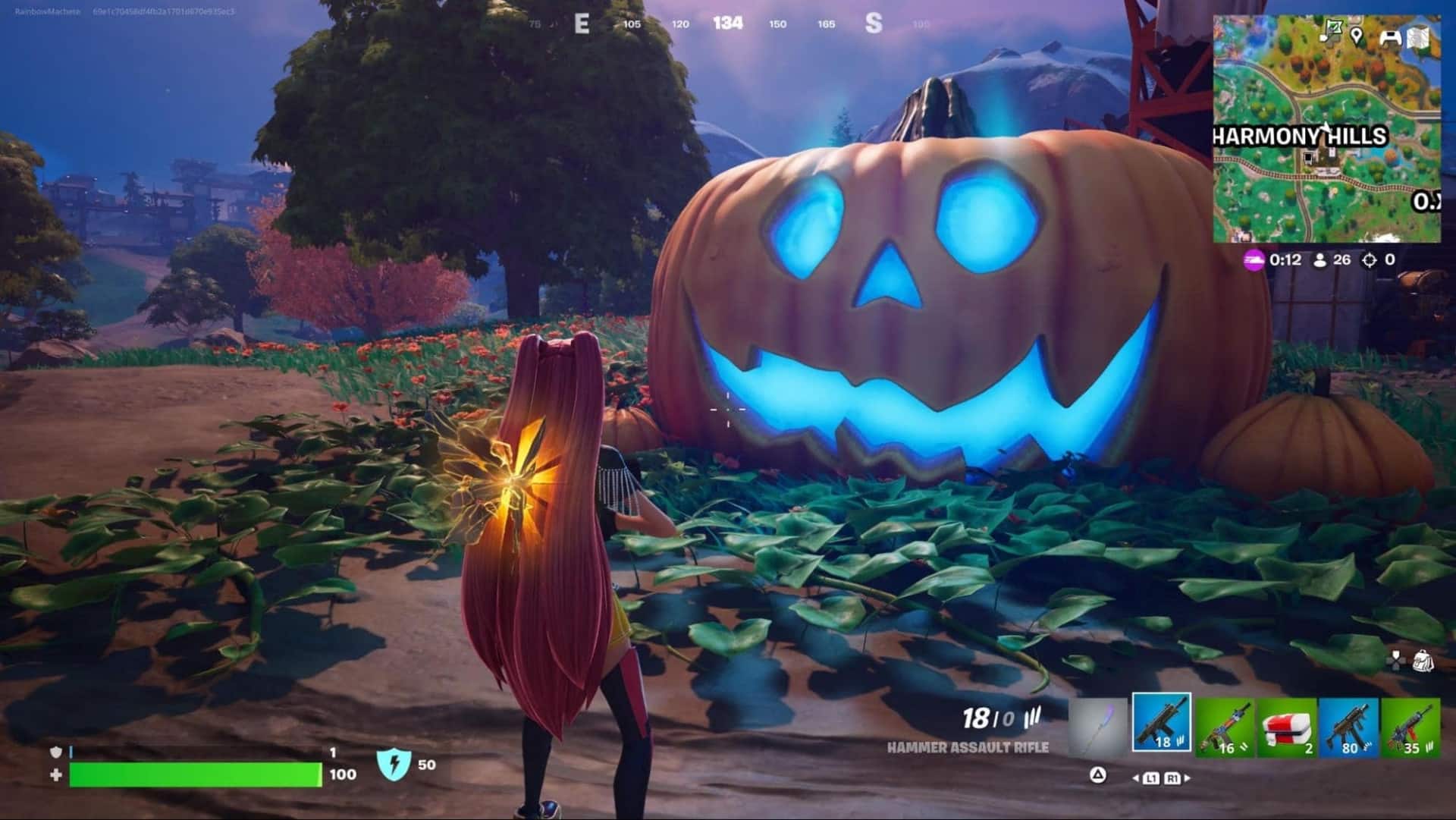Select the location pin icon on minimap
Screen dimensions: 1456x820
(1357, 34)
